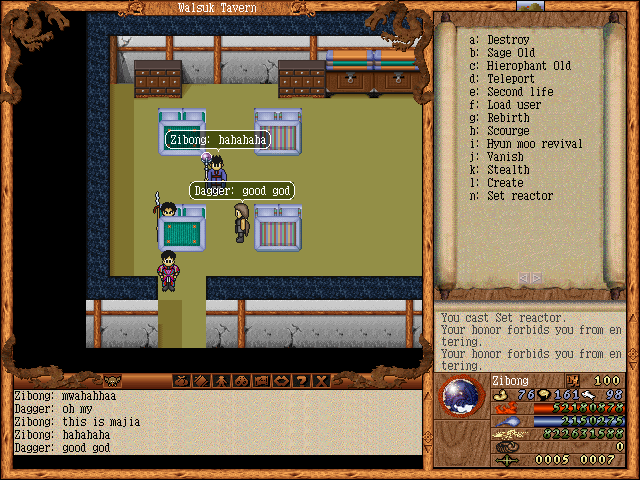Click the beast face icon above chat
Image resolution: width=640 pixels, height=480 pixels.
click(112, 380)
